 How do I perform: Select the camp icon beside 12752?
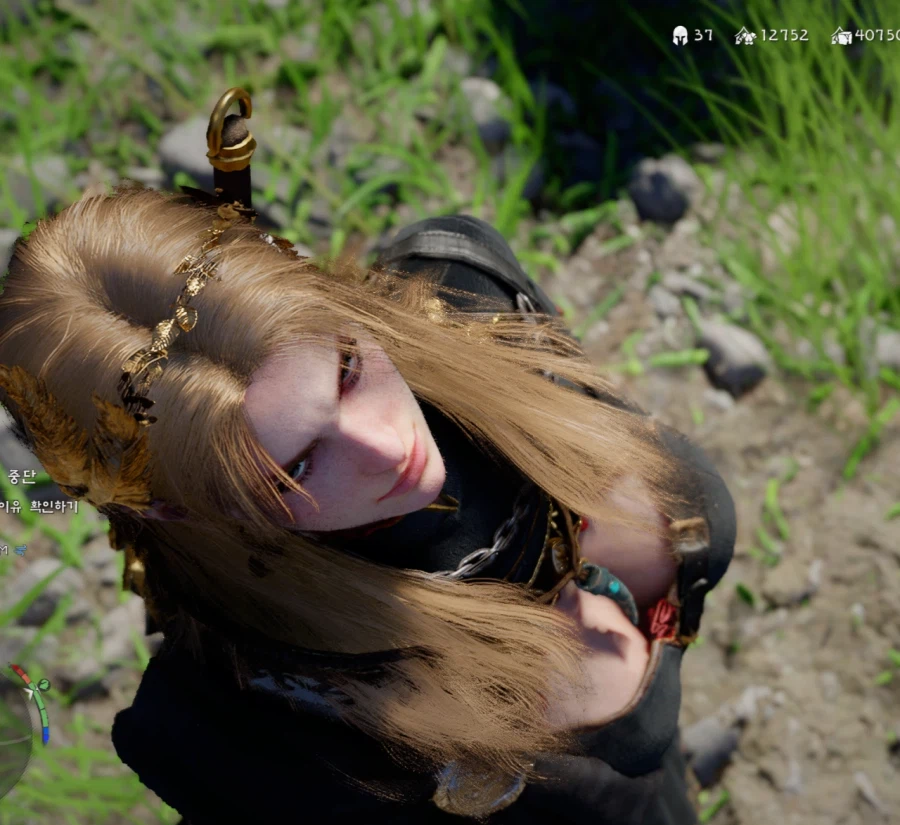point(745,36)
